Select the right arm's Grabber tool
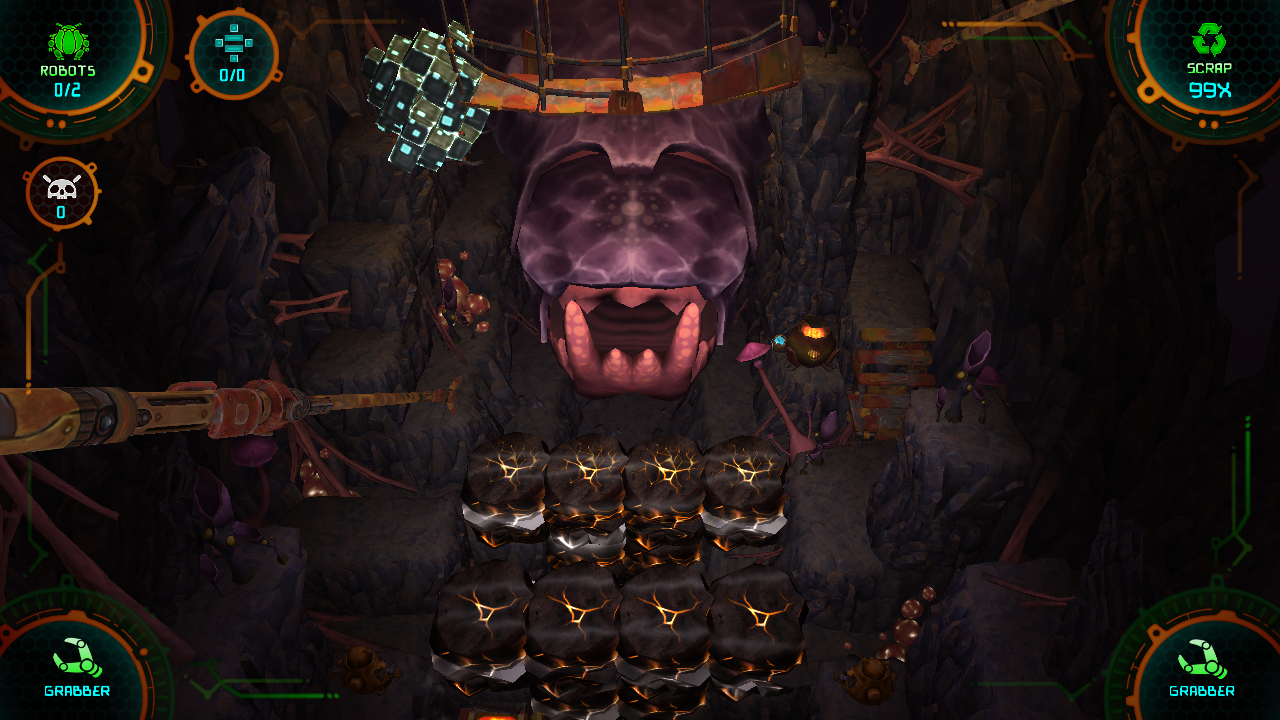This screenshot has height=720, width=1280. click(1201, 659)
